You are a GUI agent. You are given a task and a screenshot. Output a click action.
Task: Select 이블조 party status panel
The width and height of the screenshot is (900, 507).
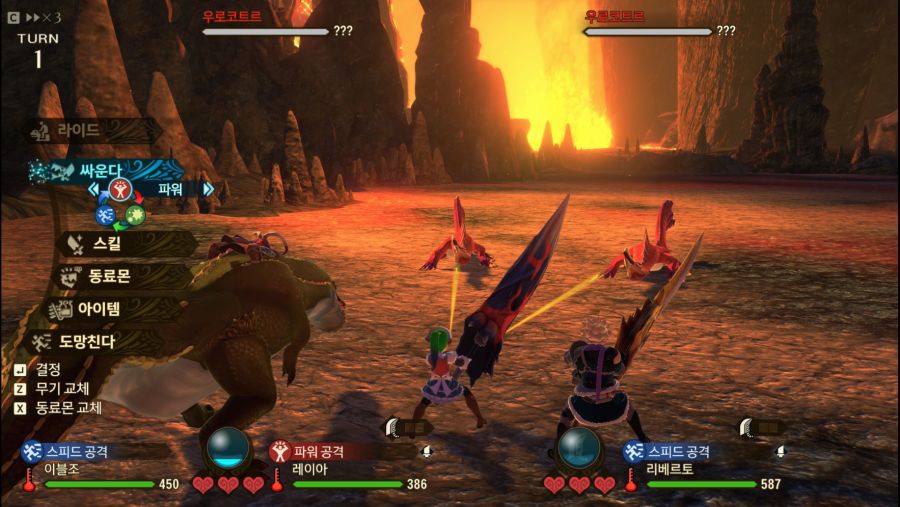(100, 467)
